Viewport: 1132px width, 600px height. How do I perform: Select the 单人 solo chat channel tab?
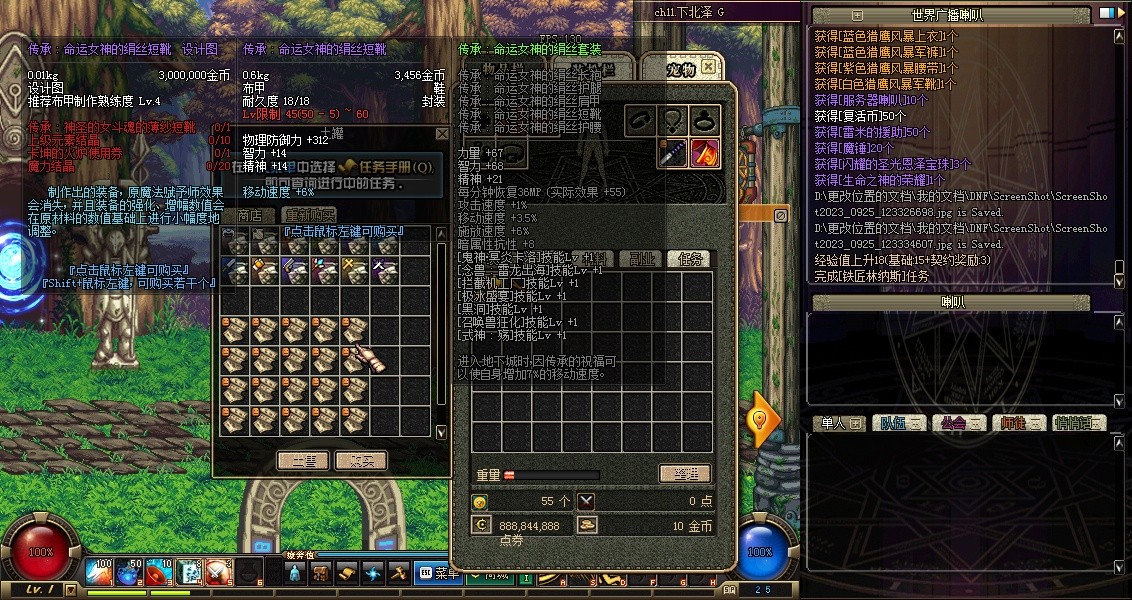click(x=837, y=423)
